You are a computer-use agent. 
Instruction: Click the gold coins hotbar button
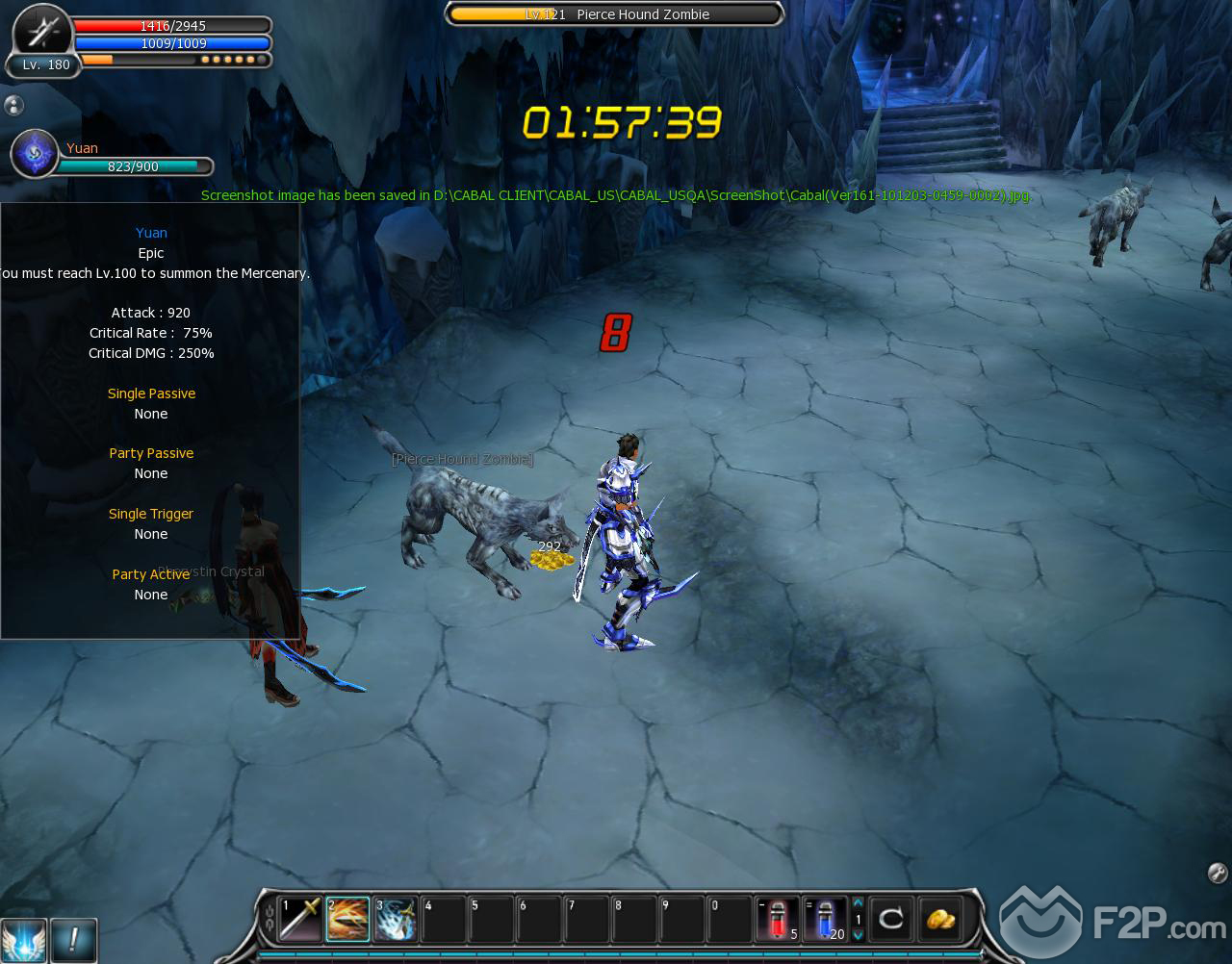940,919
